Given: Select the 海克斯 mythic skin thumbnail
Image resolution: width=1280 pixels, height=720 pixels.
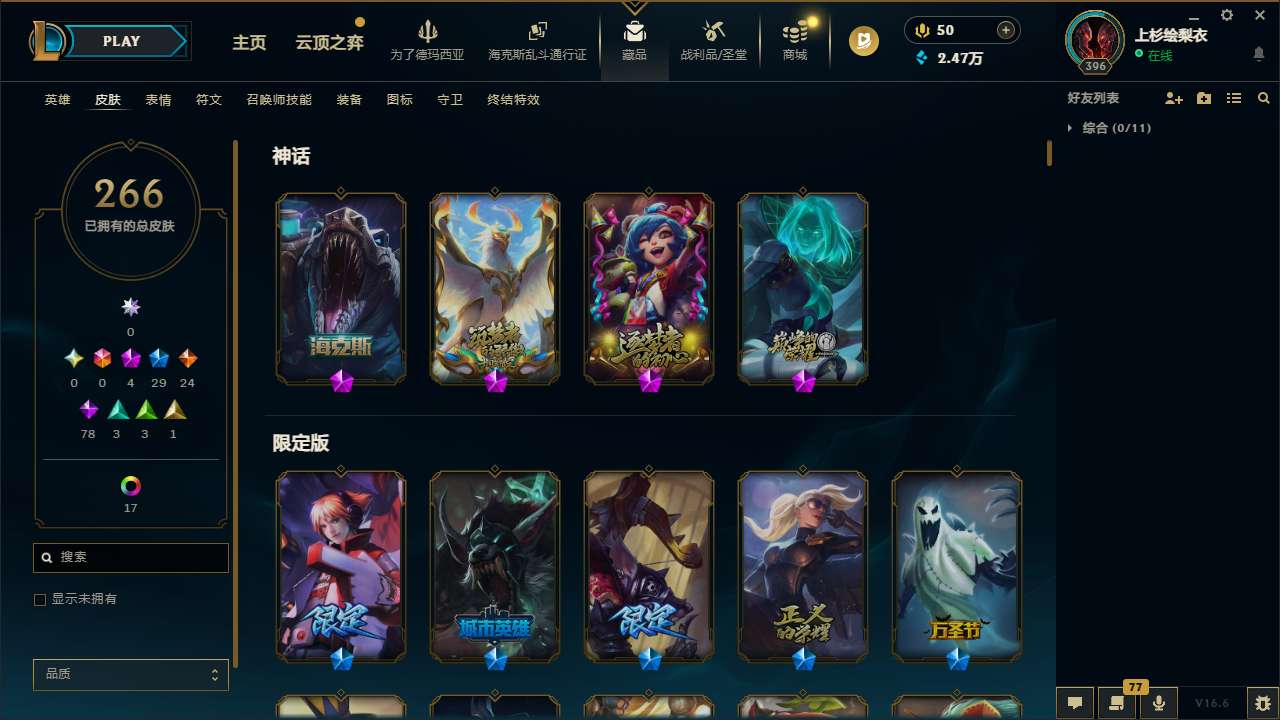Looking at the screenshot, I should click(x=340, y=288).
